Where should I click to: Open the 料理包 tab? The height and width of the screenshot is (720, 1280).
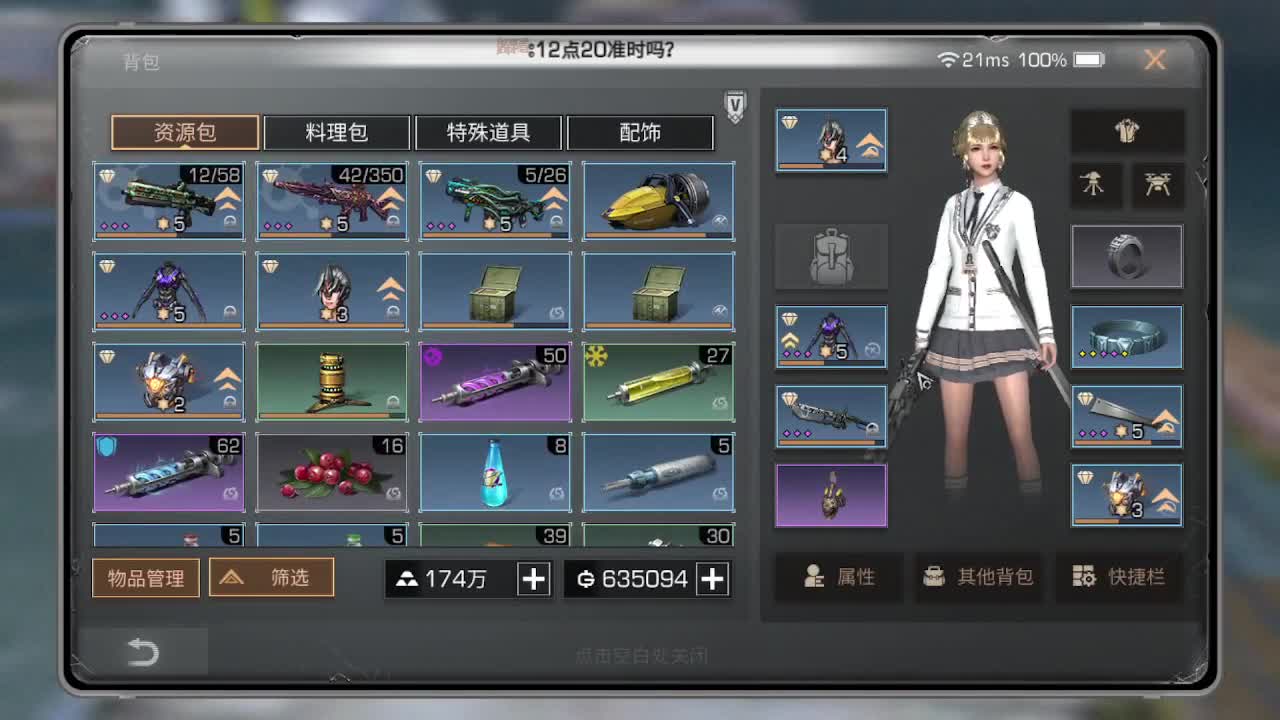point(337,132)
